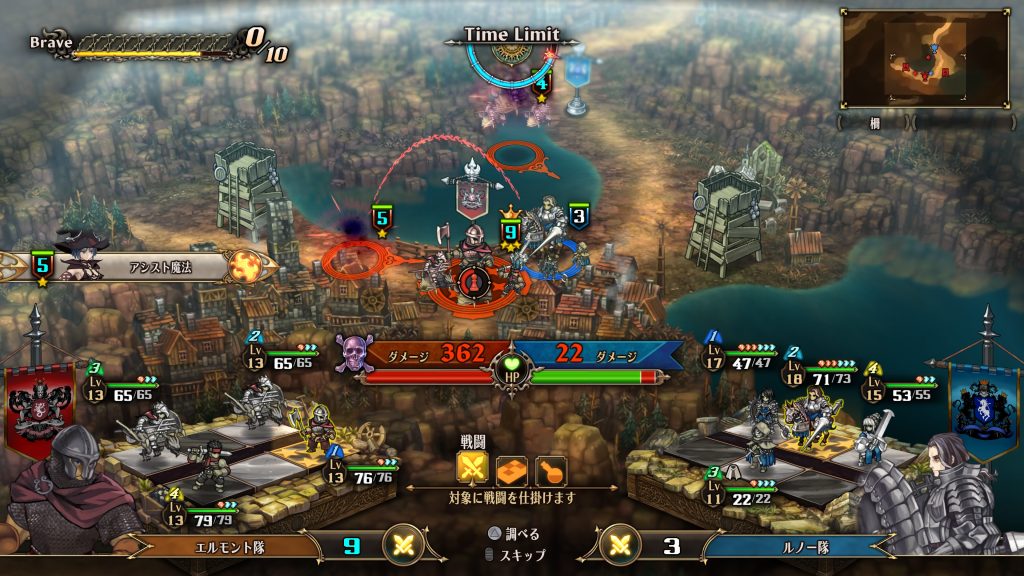Select the crossed-swords 戦闘 battle command
The width and height of the screenshot is (1024, 576).
tap(473, 468)
